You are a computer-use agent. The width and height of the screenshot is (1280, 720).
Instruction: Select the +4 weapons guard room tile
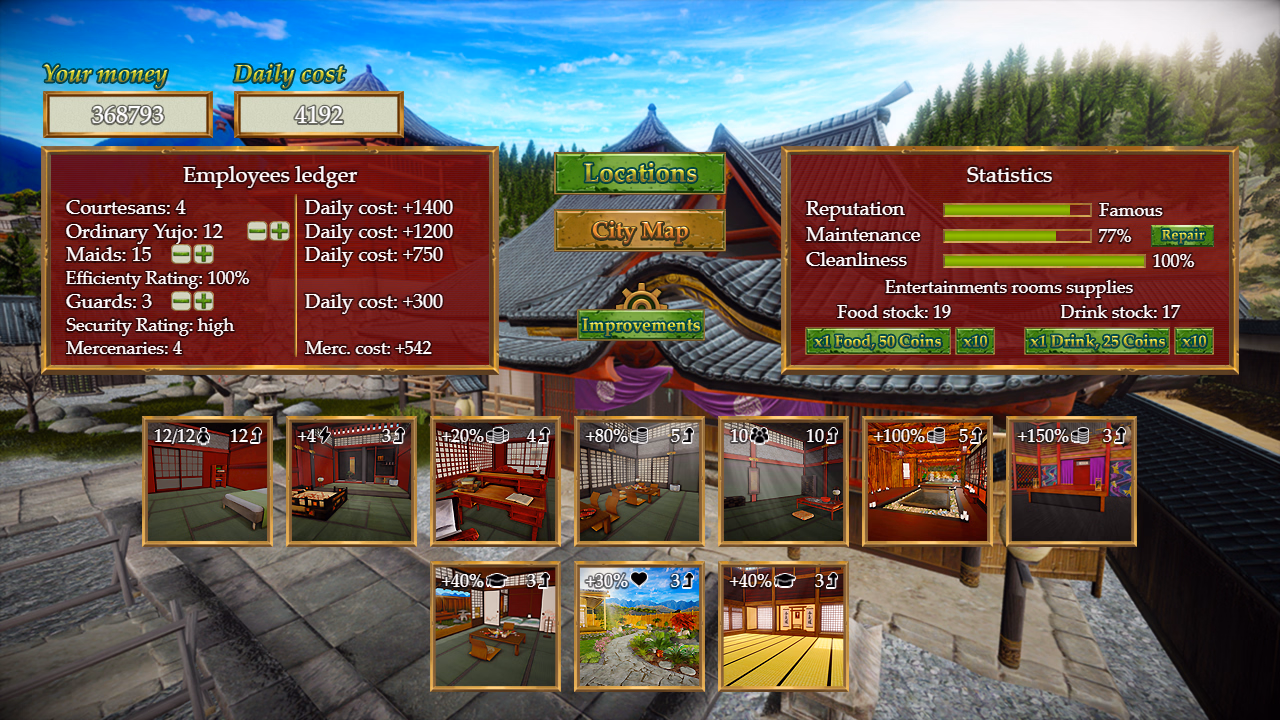click(351, 481)
